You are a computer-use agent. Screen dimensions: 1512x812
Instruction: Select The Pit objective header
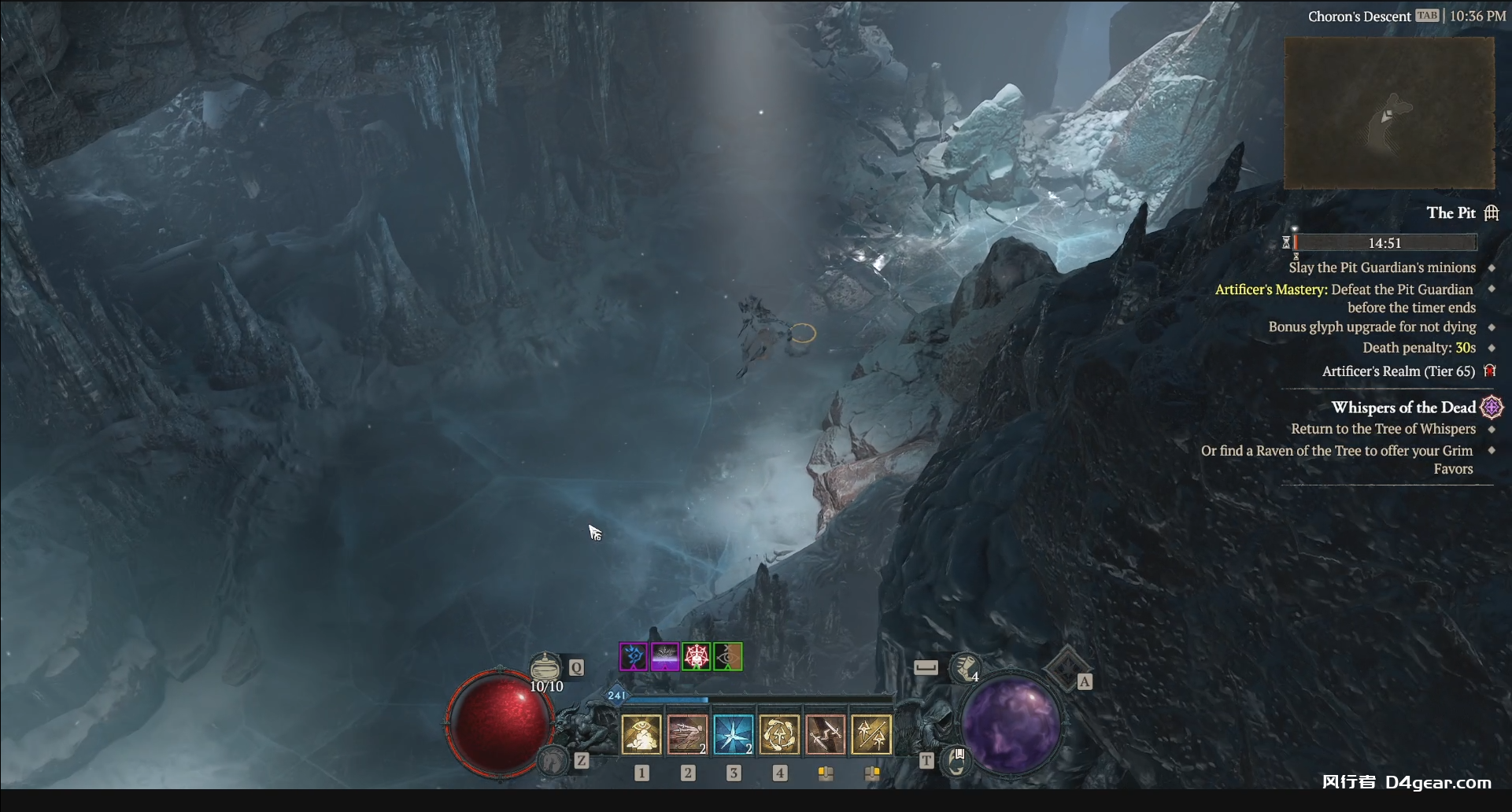coord(1451,213)
